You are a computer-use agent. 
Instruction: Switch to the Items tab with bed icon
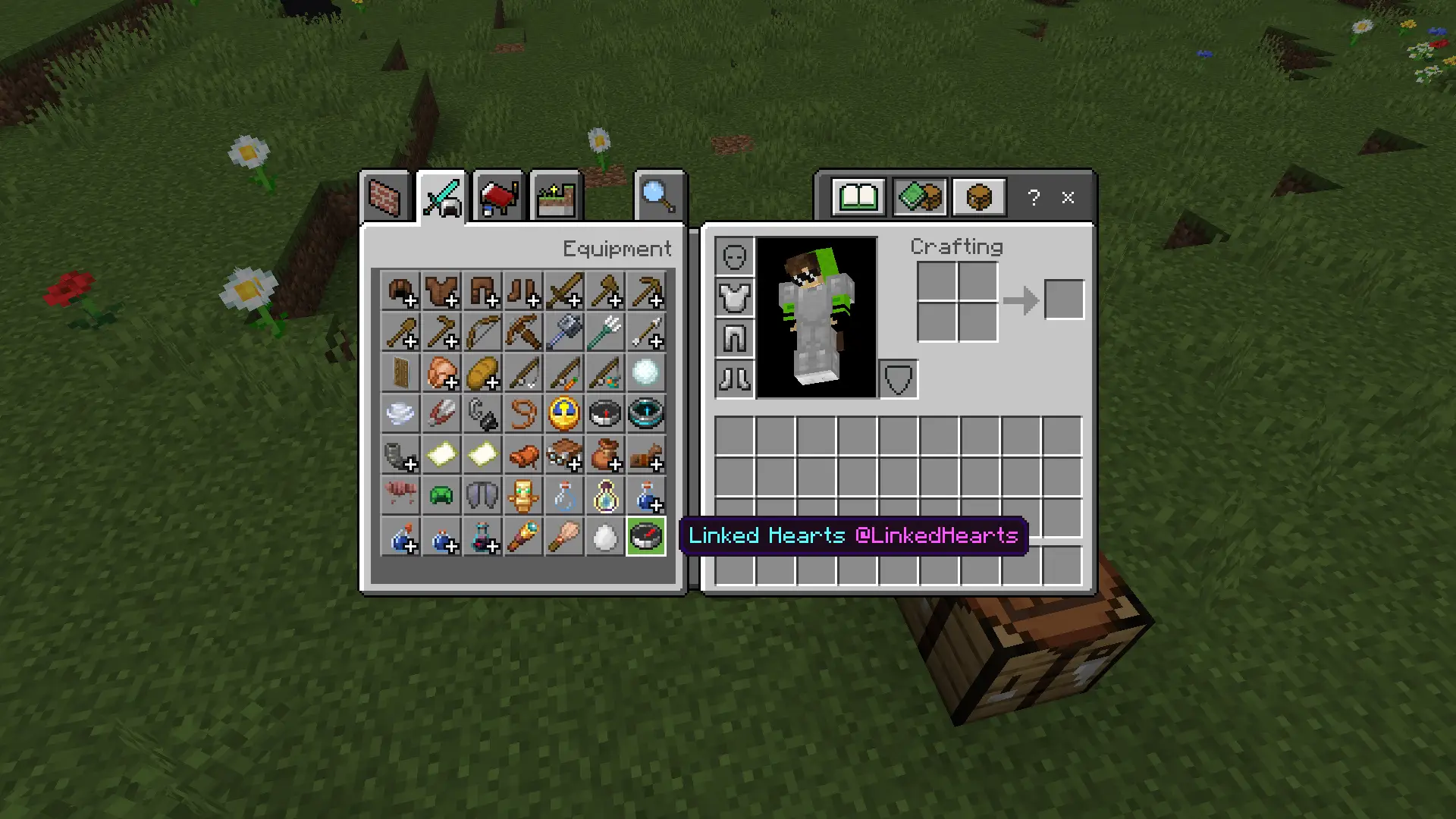498,197
